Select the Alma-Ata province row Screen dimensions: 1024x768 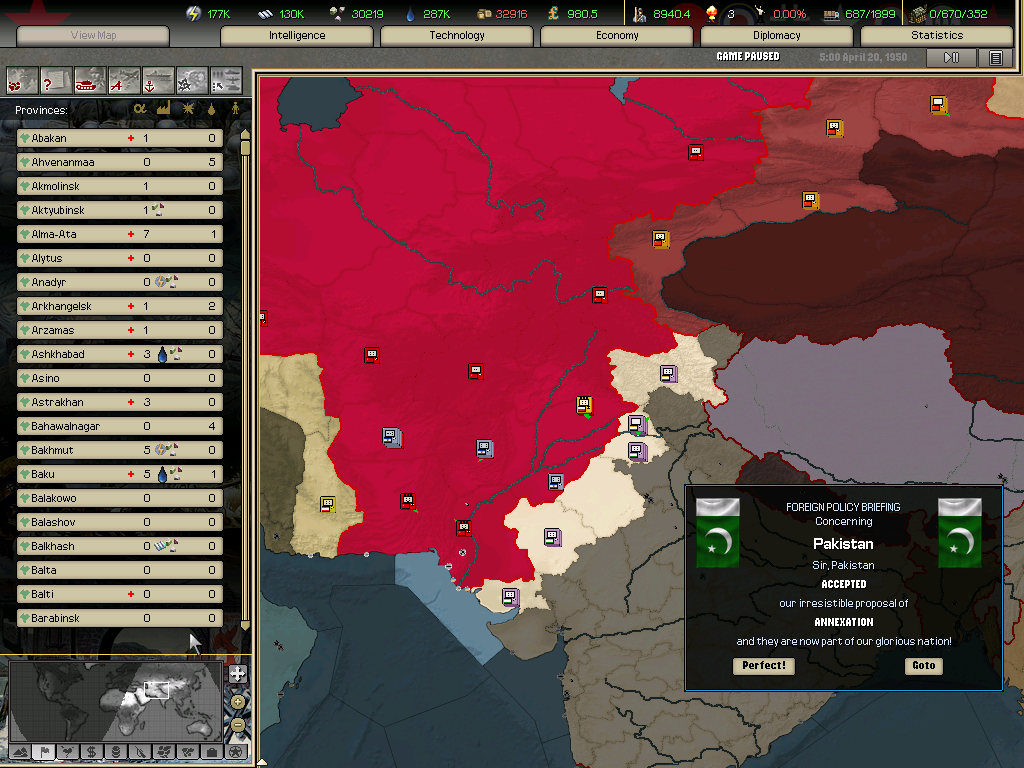pos(119,234)
